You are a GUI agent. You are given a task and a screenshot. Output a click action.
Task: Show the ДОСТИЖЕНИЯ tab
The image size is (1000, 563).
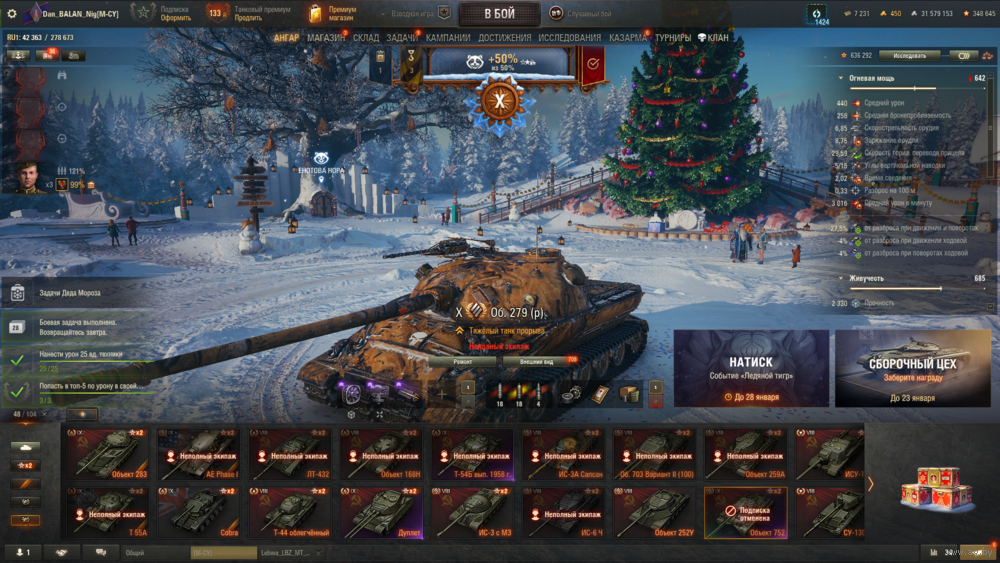[505, 38]
